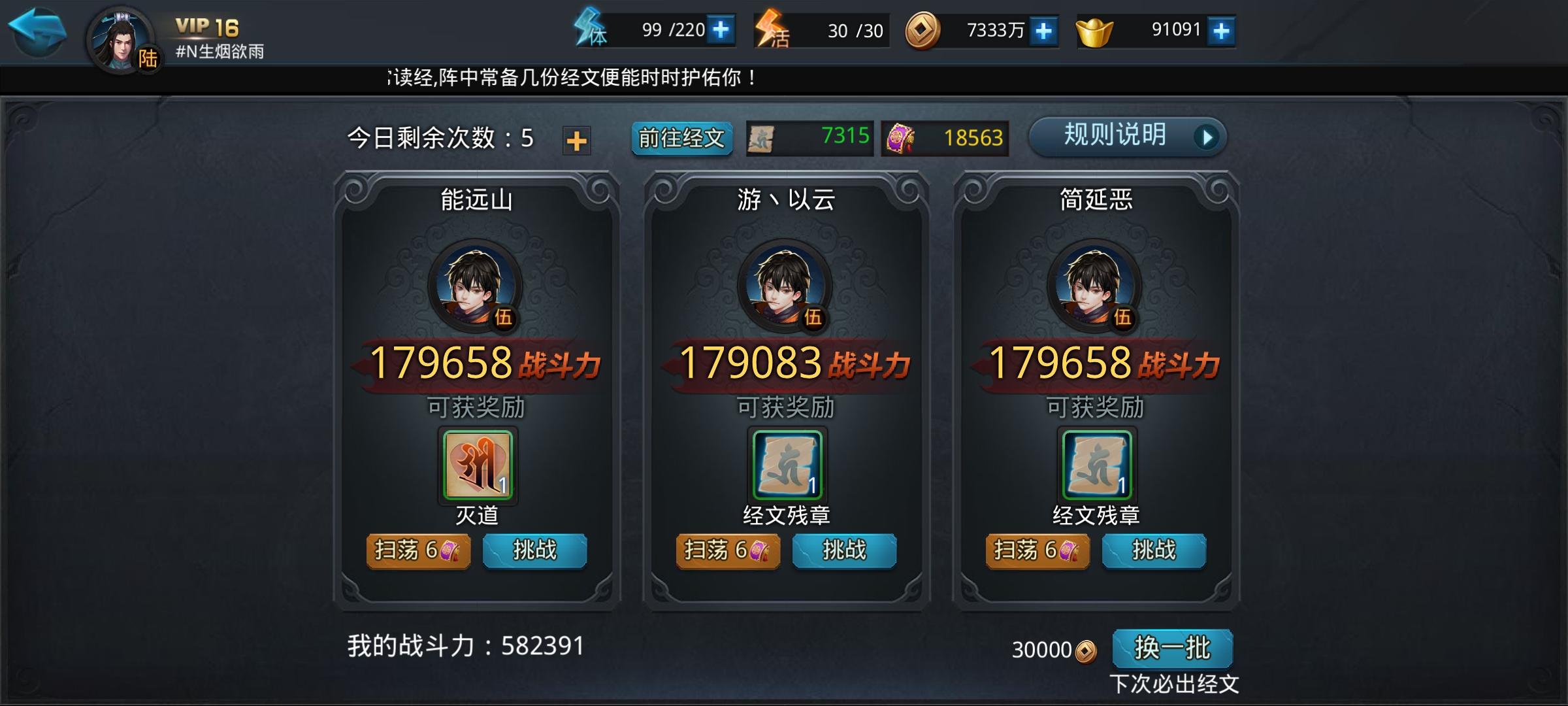This screenshot has height=706, width=1568.
Task: Open the 前往经文 scripture page
Action: [682, 139]
